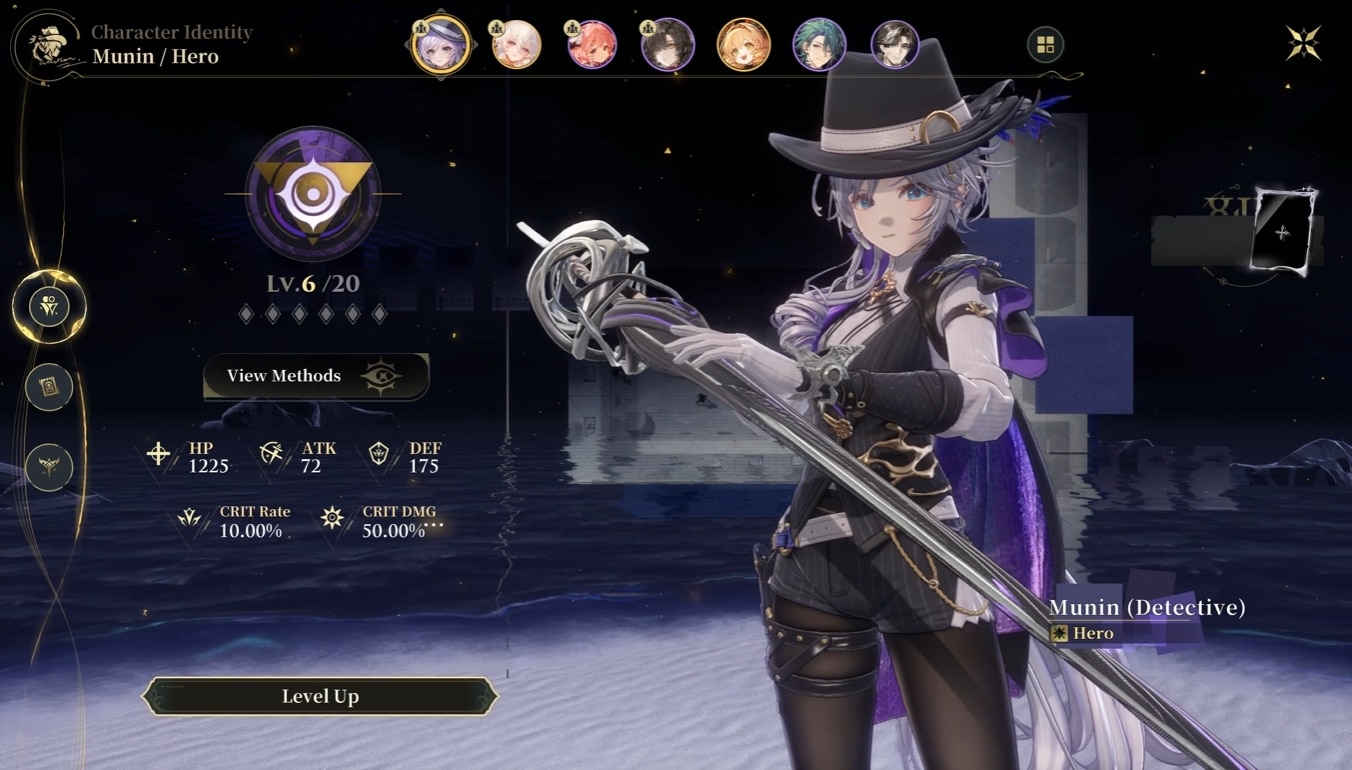Image resolution: width=1352 pixels, height=770 pixels.
Task: Close the screen with the star icon
Action: 1303,43
